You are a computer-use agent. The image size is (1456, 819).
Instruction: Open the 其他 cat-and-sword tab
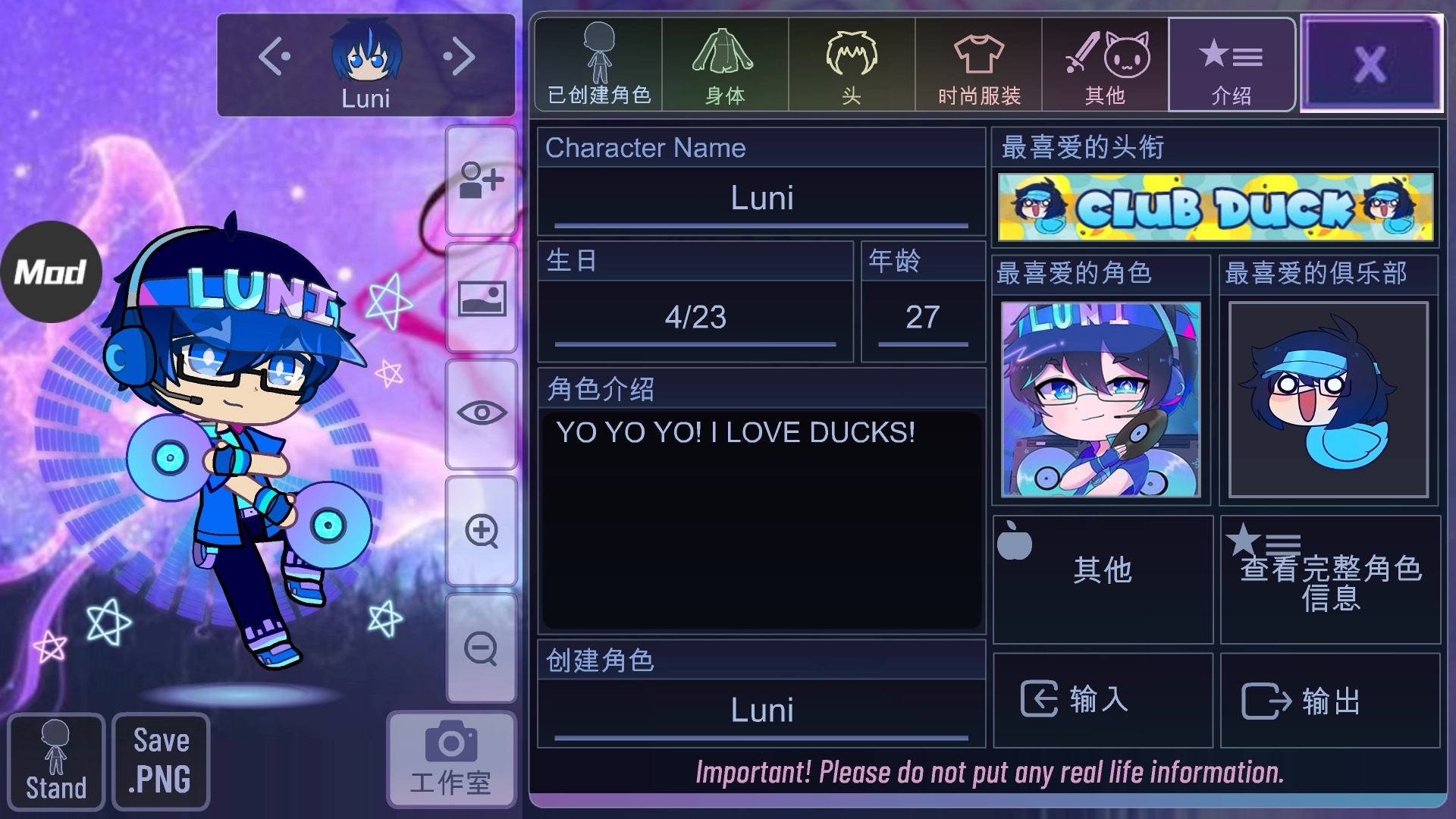coord(1105,65)
